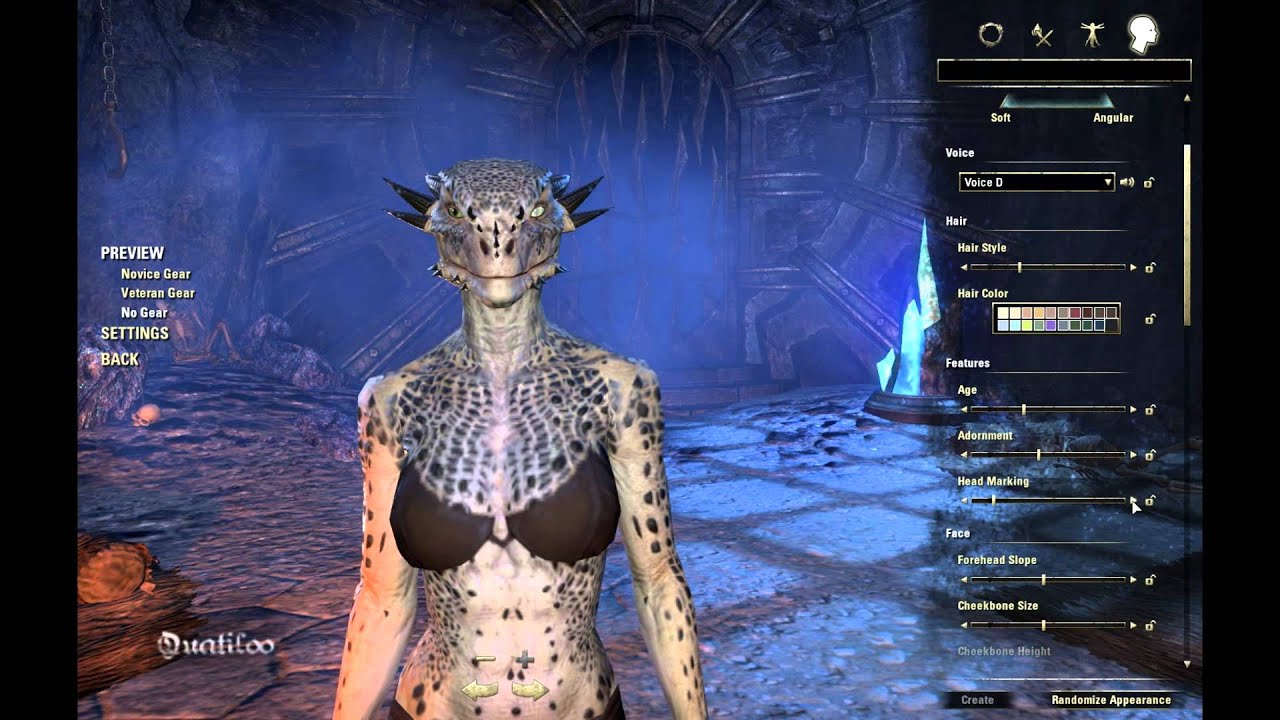Increase Head Marking with right arrow
The image size is (1280, 720).
1133,500
